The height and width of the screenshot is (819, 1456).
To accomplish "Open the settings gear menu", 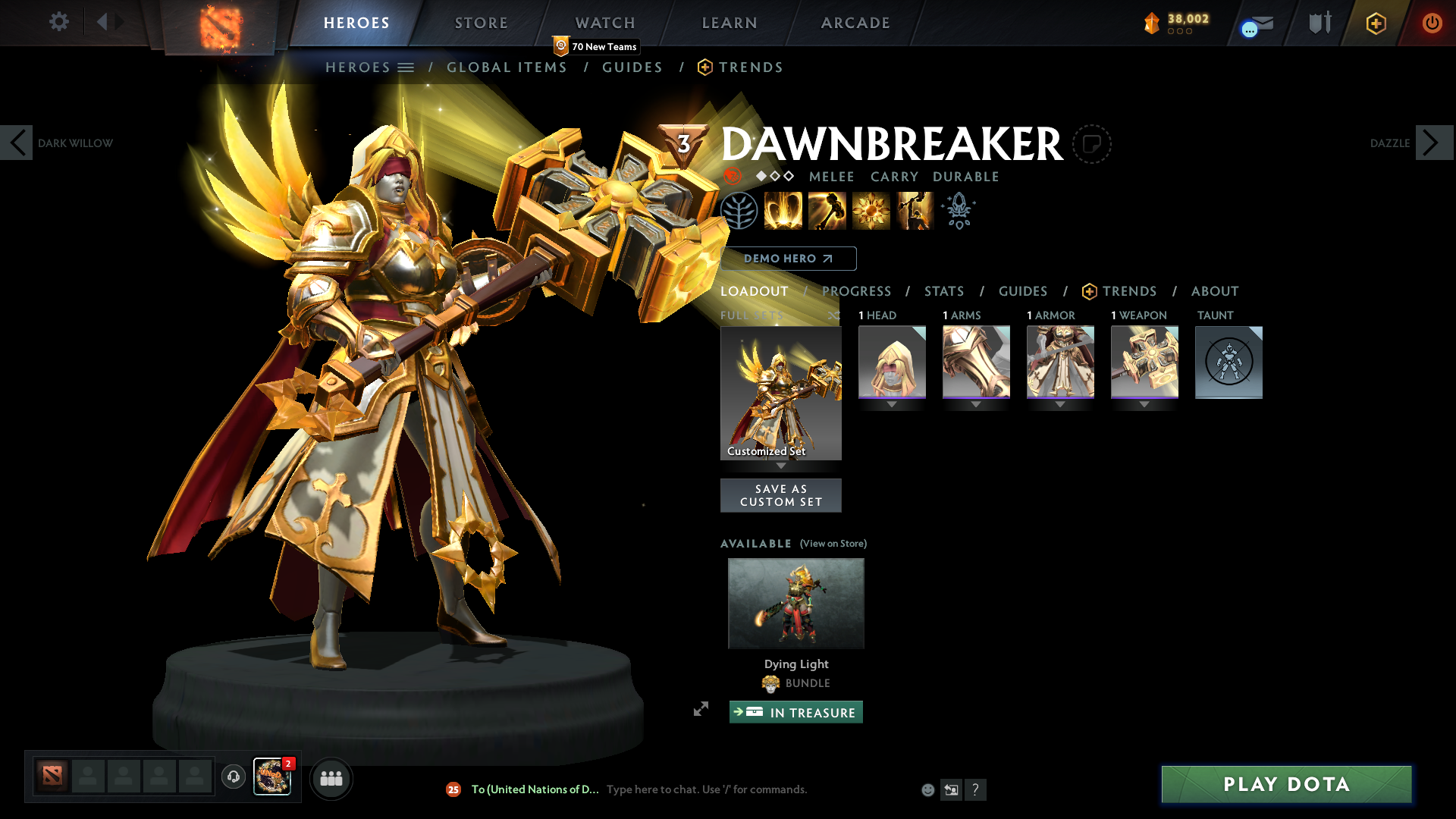I will tap(58, 22).
